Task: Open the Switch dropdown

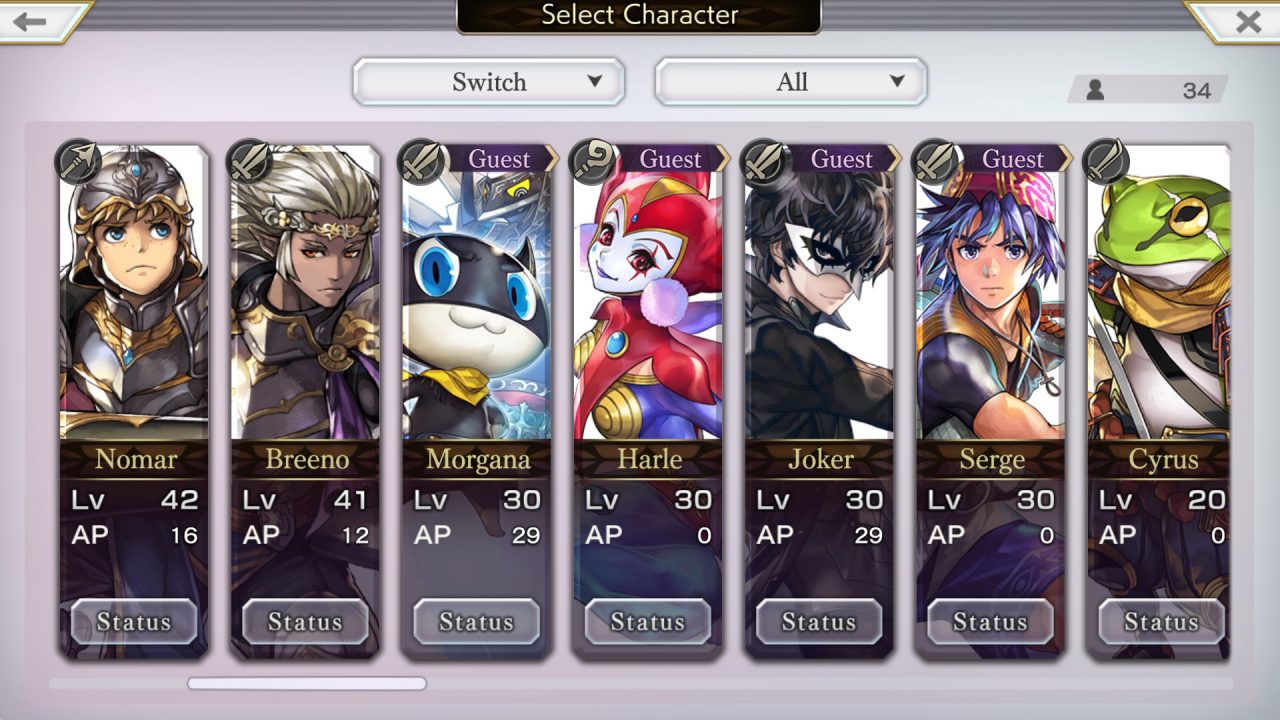Action: click(489, 82)
